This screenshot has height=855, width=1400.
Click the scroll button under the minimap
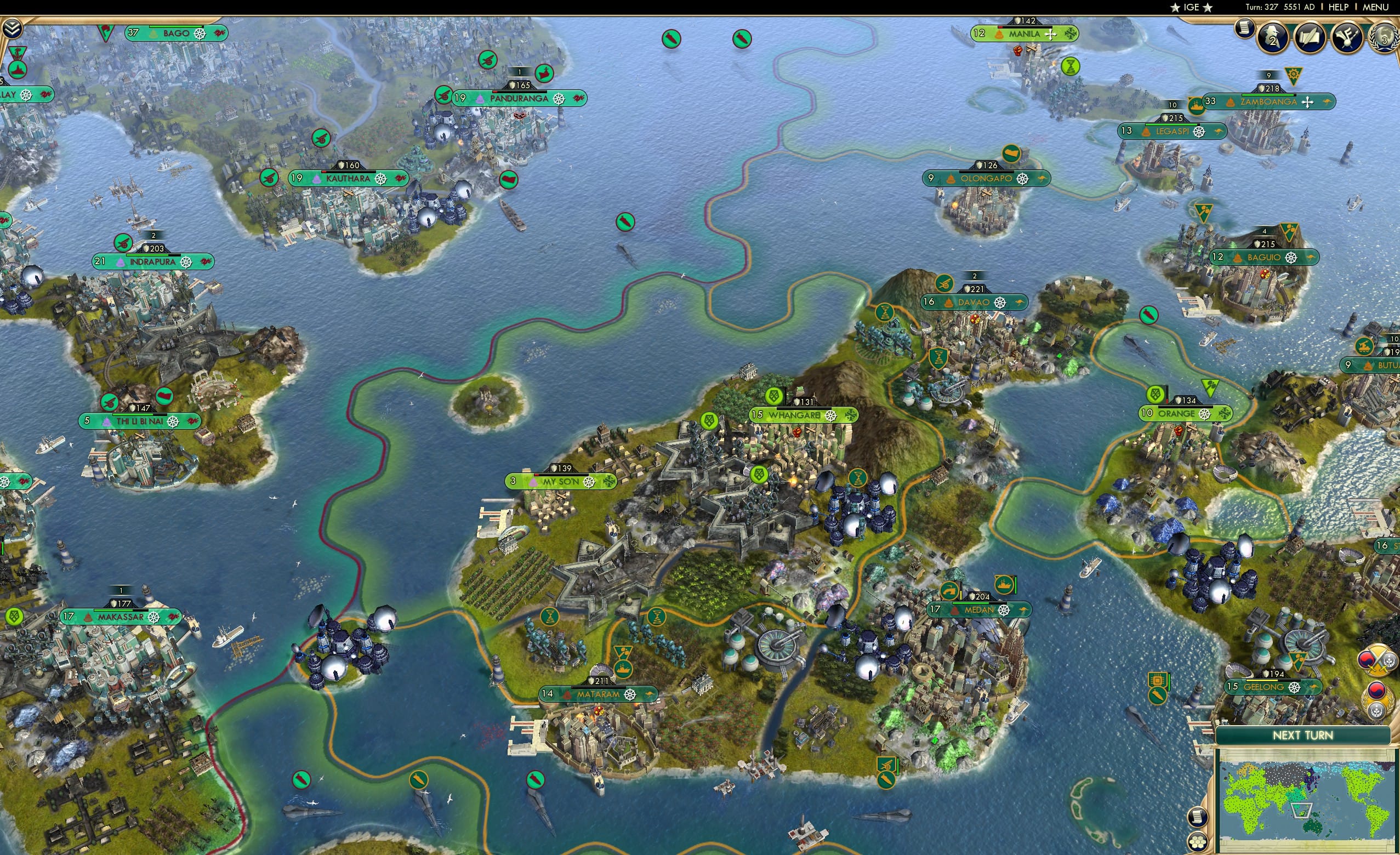[1199, 817]
